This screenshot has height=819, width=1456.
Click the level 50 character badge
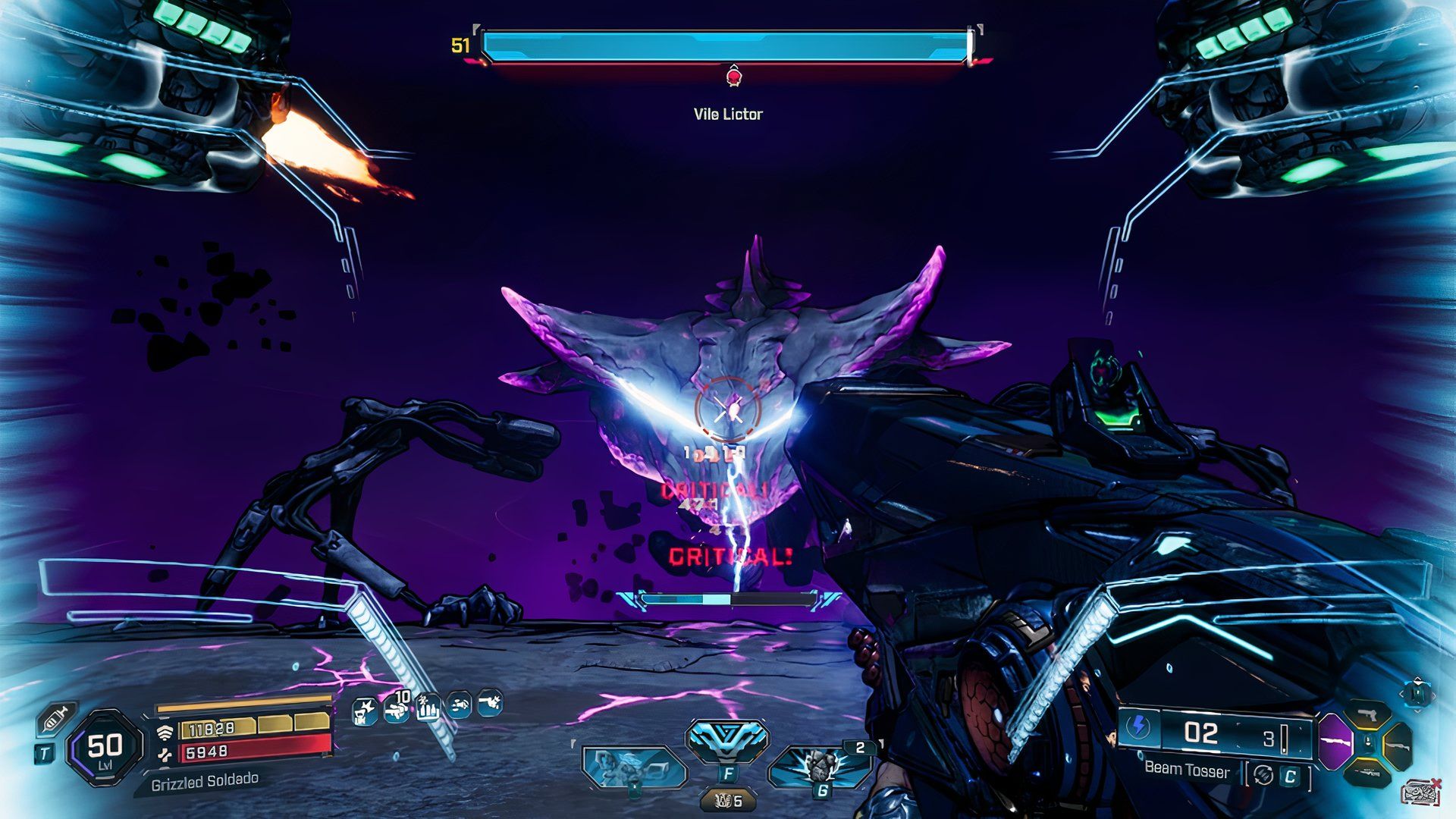click(105, 748)
